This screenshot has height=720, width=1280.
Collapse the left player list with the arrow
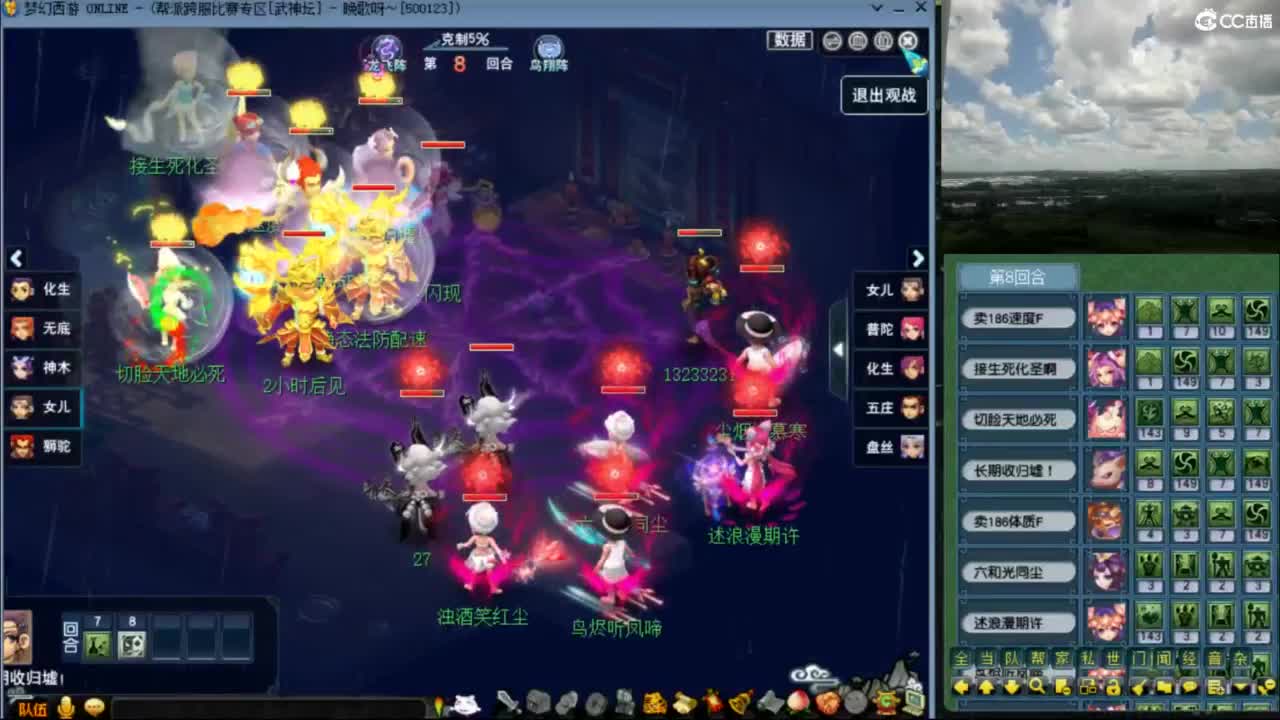point(16,258)
